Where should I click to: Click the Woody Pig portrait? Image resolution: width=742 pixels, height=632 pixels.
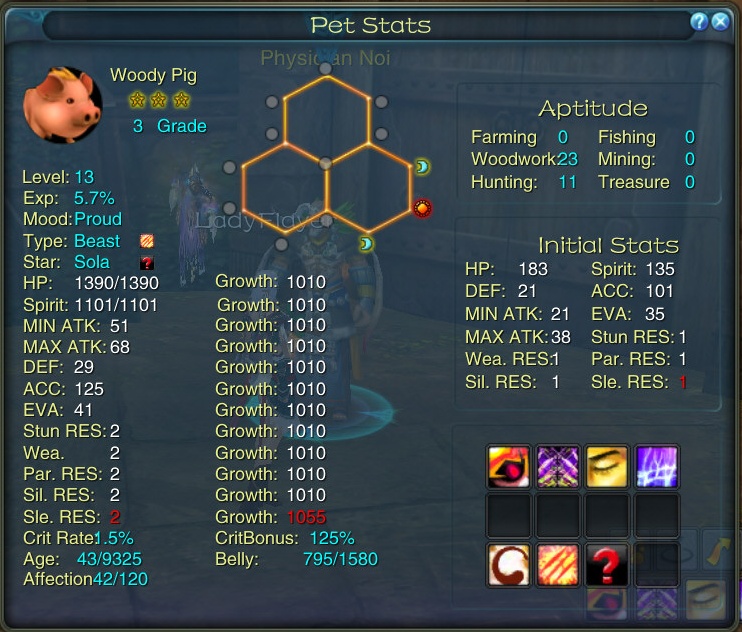click(x=63, y=105)
